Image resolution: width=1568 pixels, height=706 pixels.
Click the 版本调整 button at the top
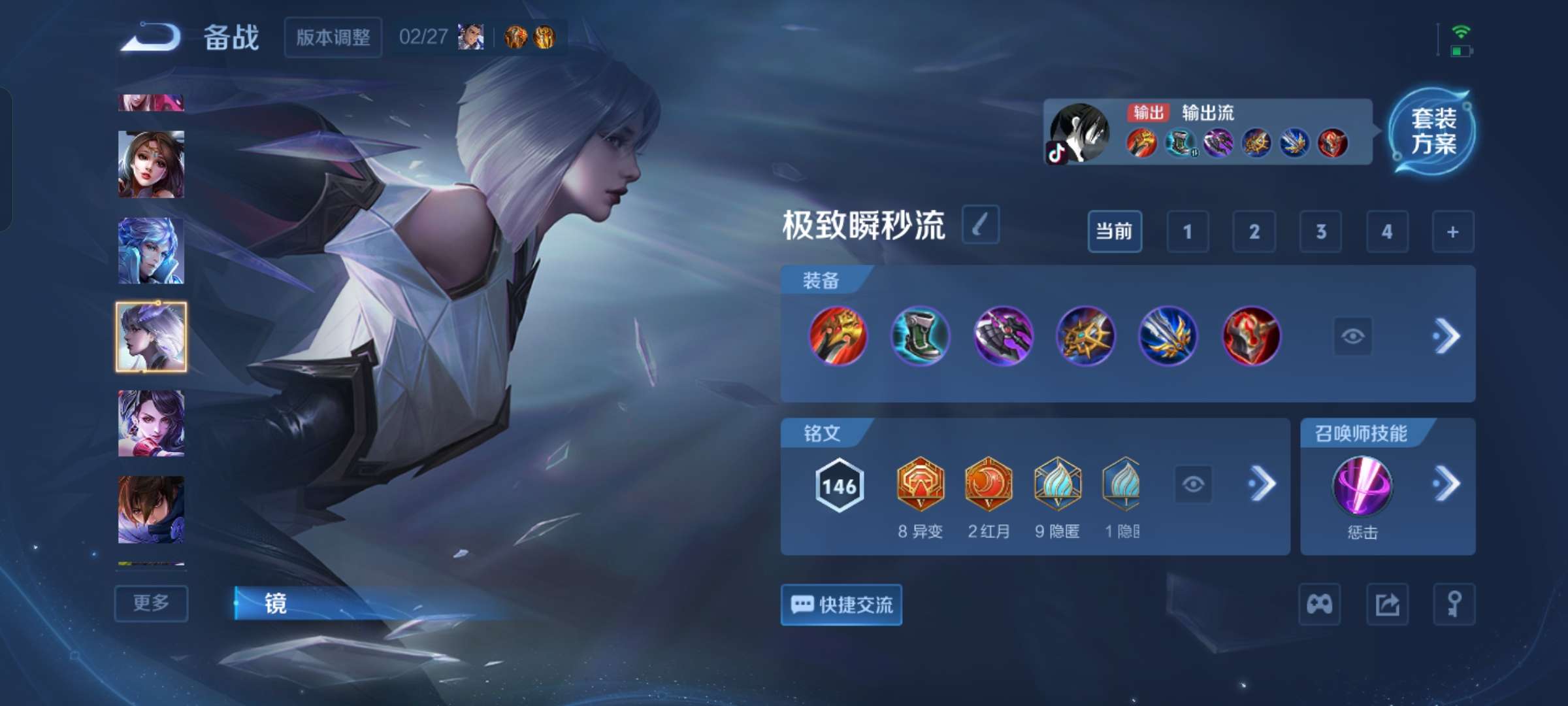(x=333, y=39)
